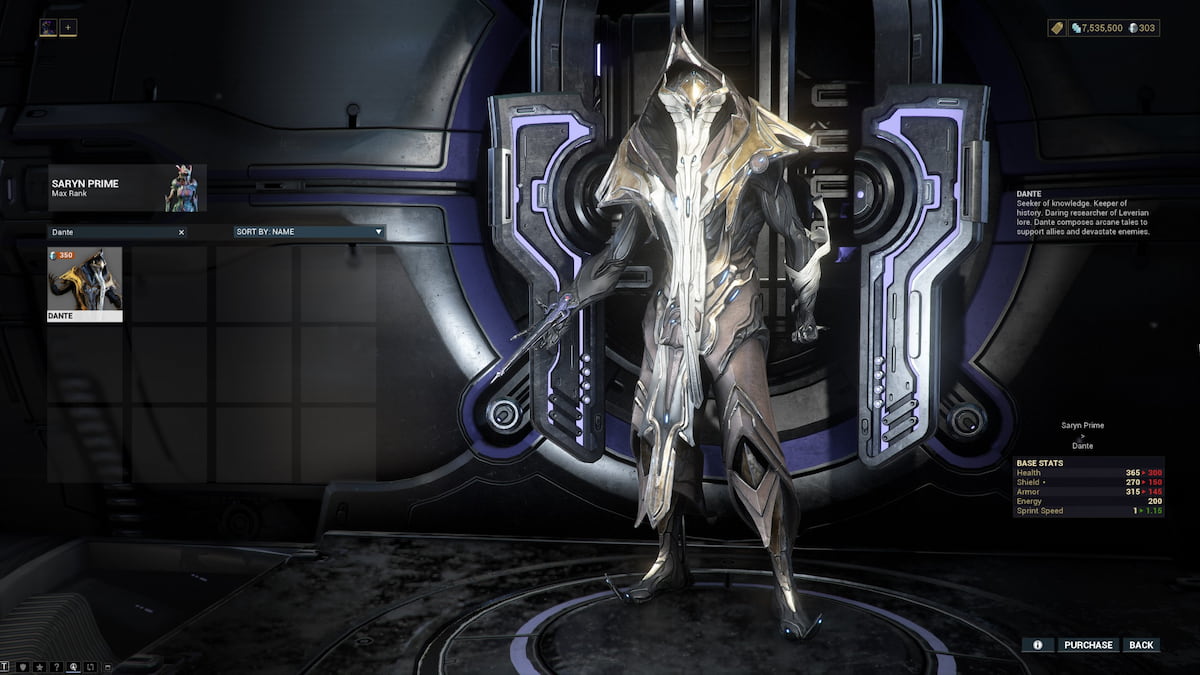Select the Dante warframe tile

(85, 285)
